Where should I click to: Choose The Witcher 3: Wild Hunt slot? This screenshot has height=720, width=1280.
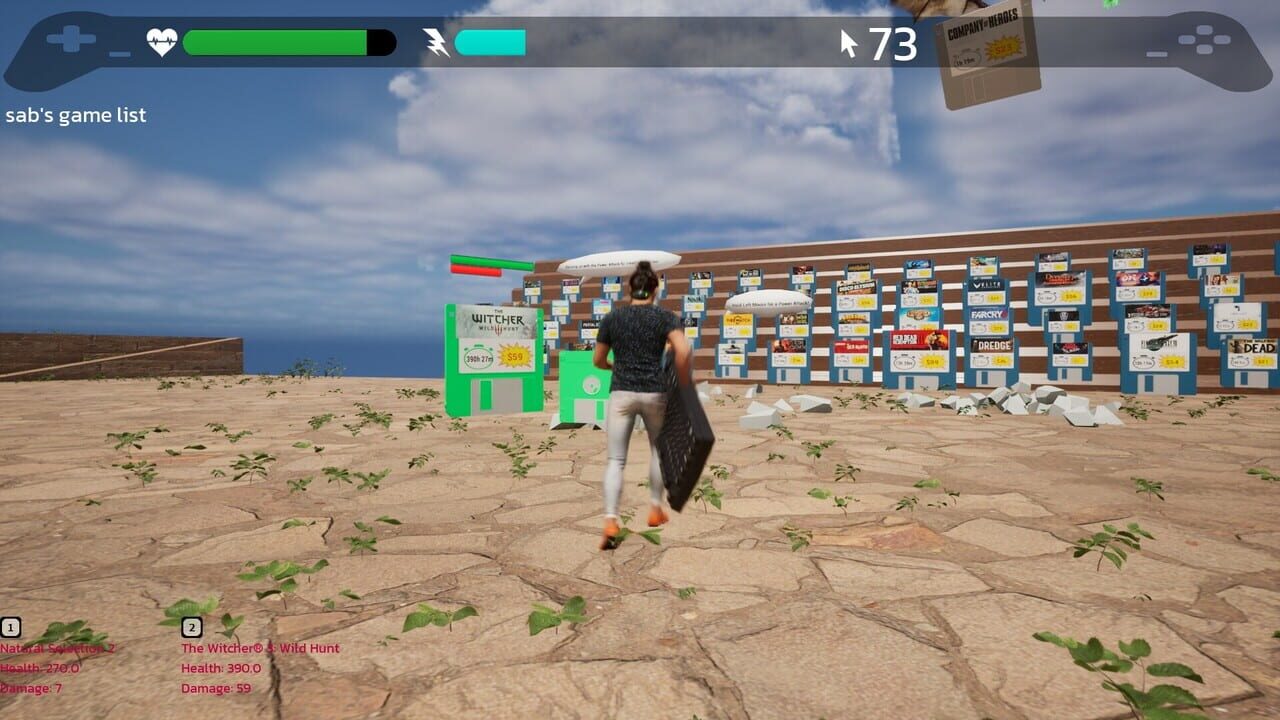[x=192, y=628]
